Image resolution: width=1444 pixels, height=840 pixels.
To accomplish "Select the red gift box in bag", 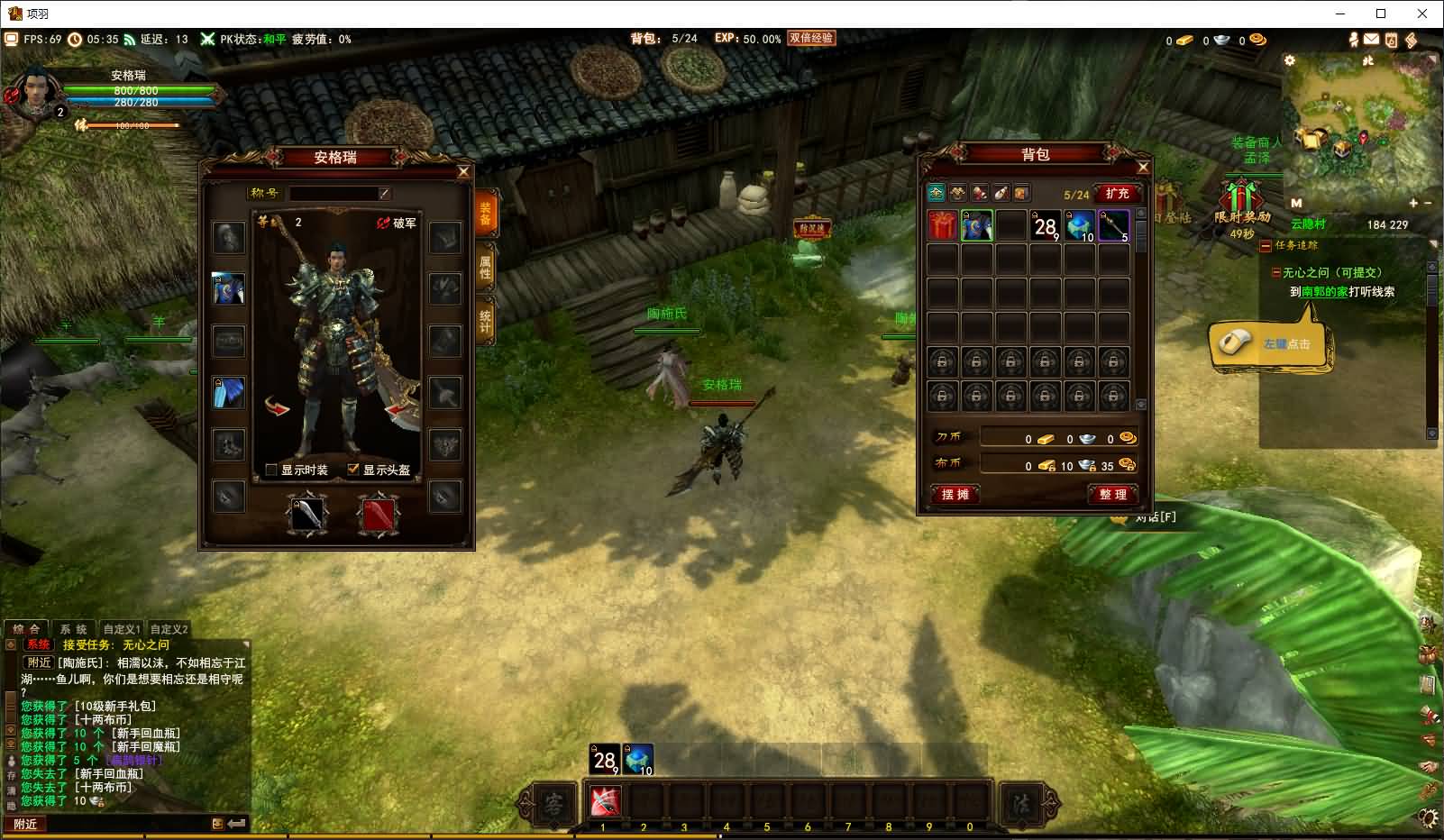I will (943, 225).
